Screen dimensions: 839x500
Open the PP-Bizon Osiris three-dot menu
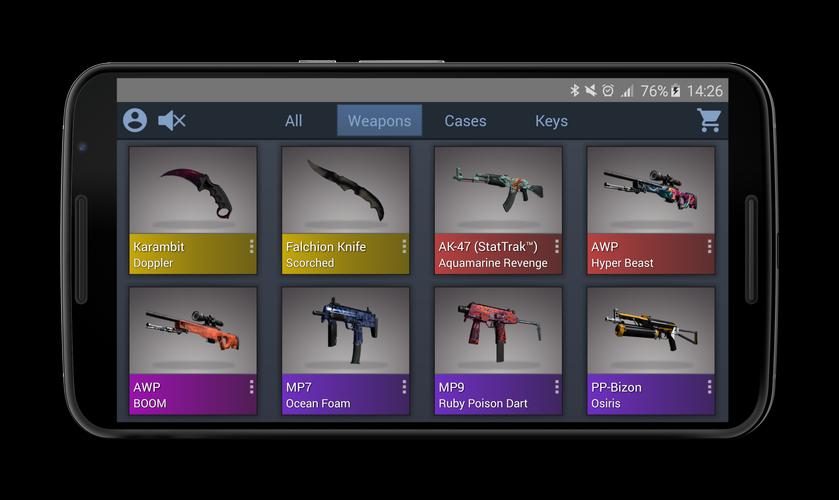point(709,387)
